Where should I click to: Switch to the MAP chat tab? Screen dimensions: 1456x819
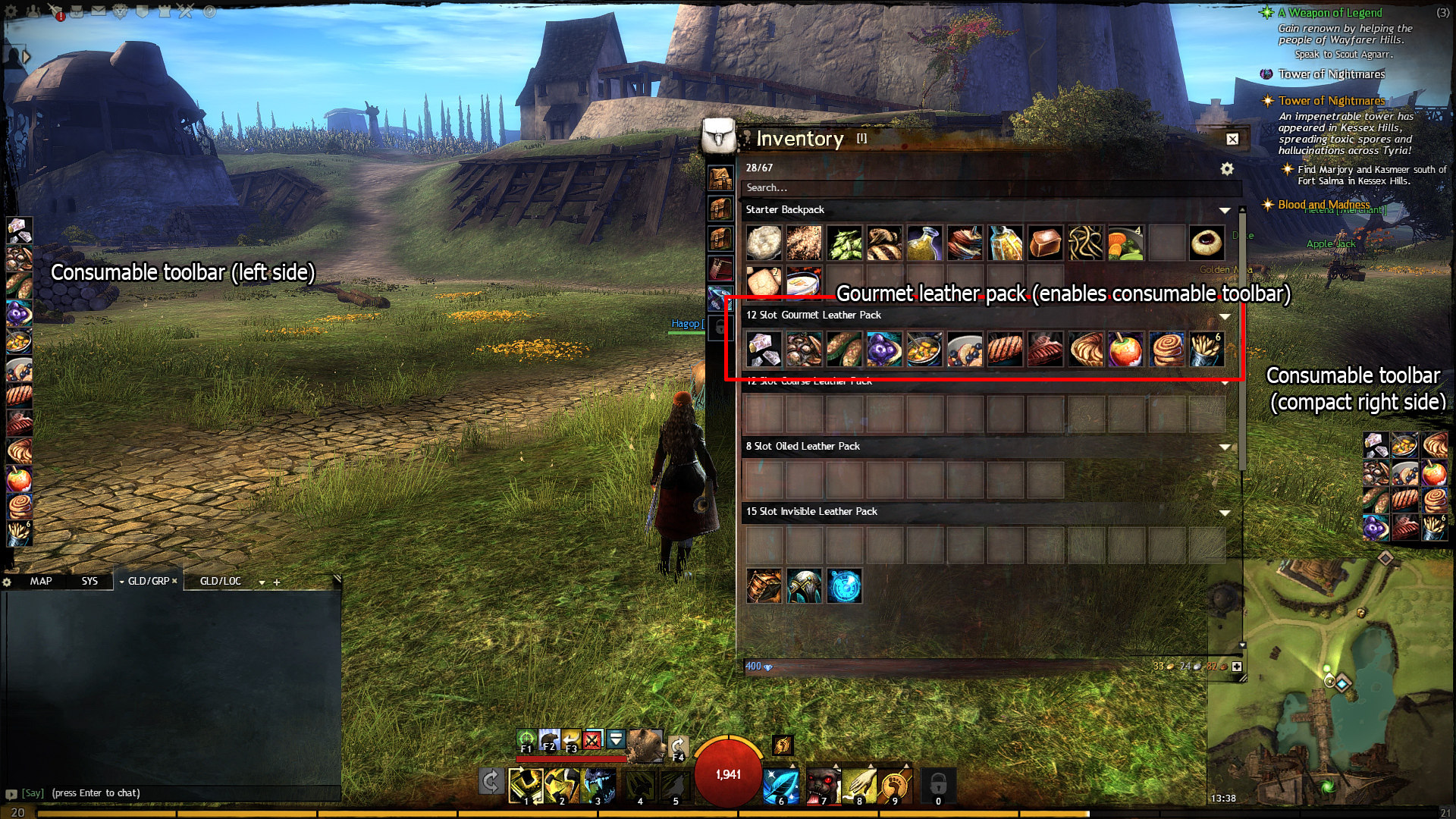coord(41,581)
